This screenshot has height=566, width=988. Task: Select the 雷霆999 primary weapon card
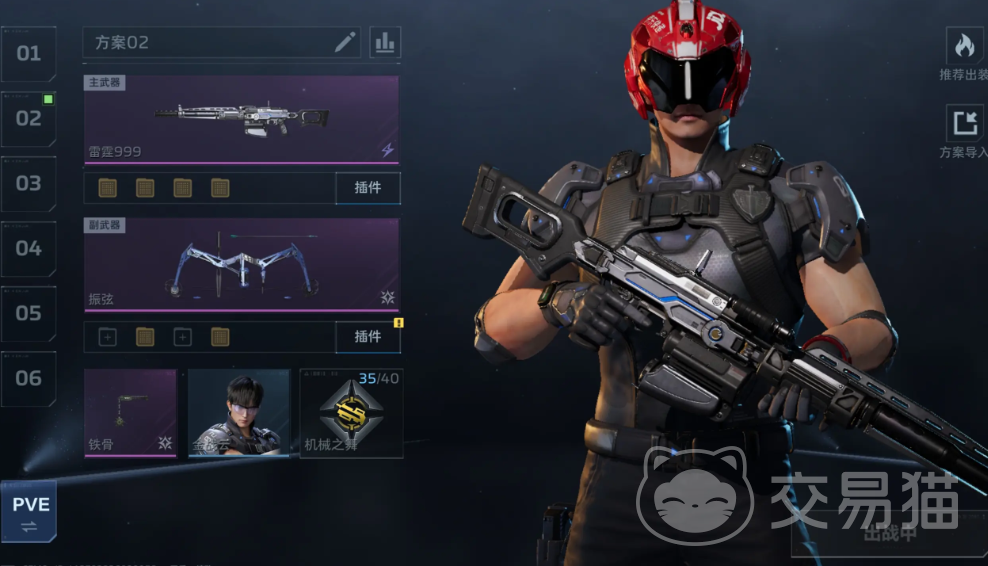241,119
